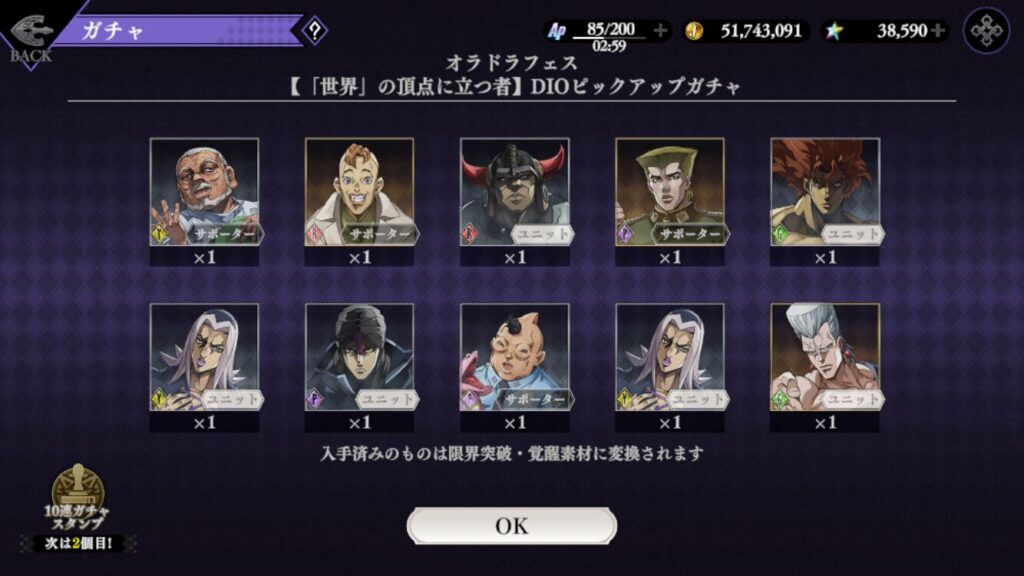This screenshot has height=576, width=1024.
Task: Buy more star gems with plus button
Action: pyautogui.click(x=937, y=30)
